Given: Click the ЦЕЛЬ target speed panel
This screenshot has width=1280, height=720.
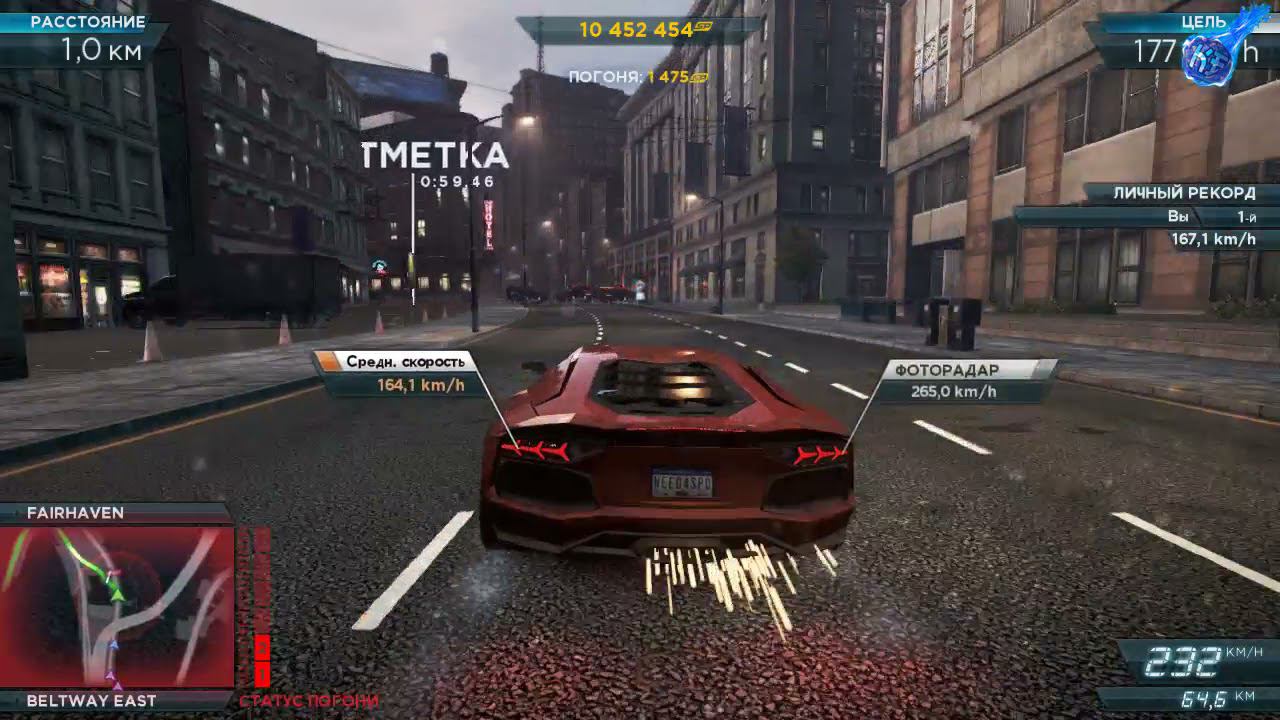Looking at the screenshot, I should click(x=1190, y=30).
